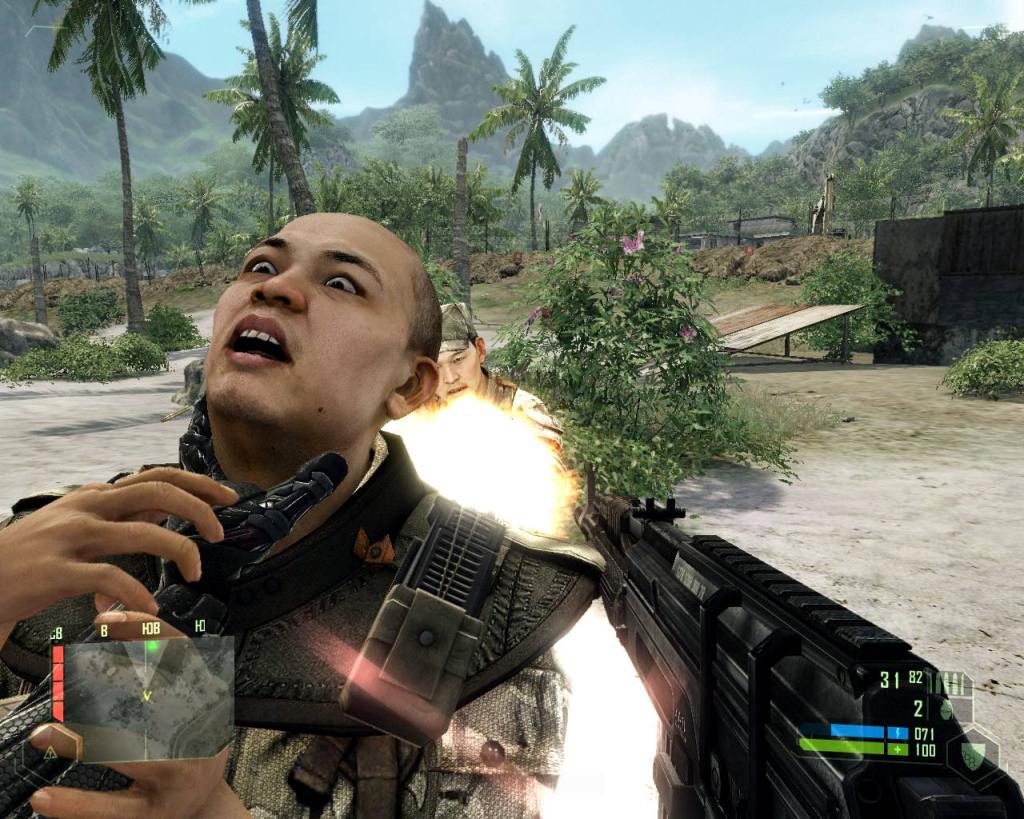Click the green objective marker on minimap

coord(152,646)
